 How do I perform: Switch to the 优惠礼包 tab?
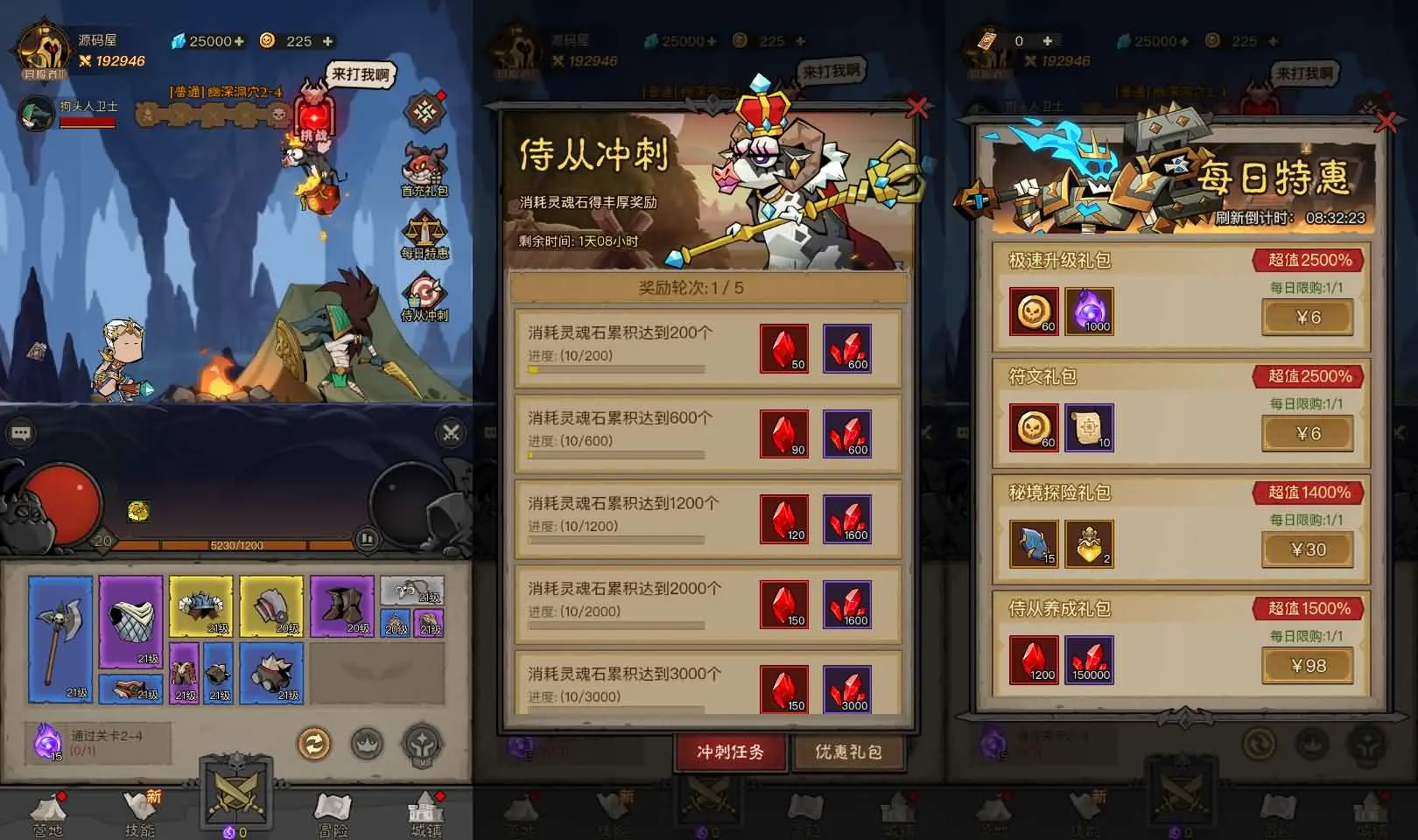tap(847, 752)
